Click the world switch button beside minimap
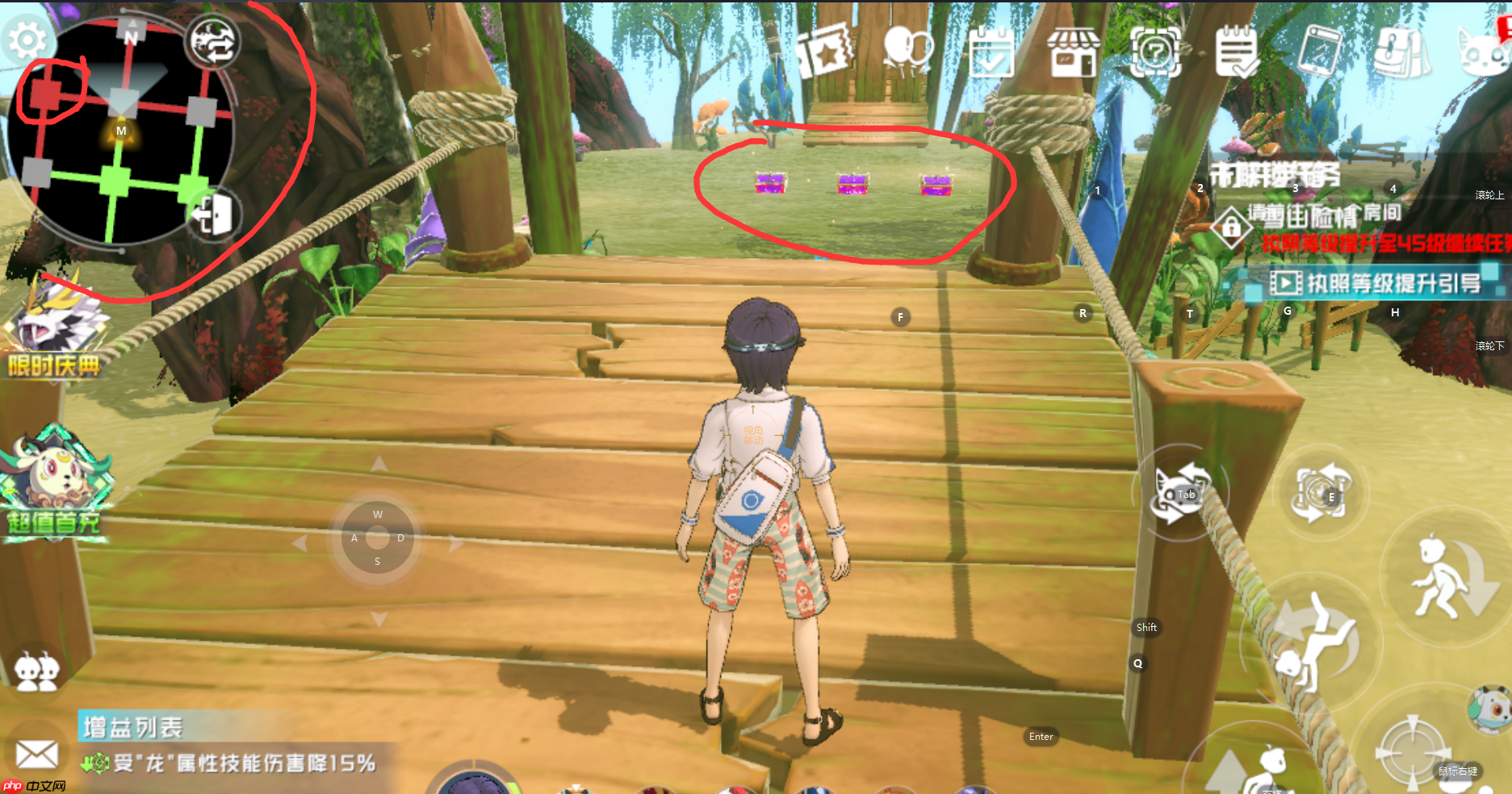1512x794 pixels. (x=212, y=42)
